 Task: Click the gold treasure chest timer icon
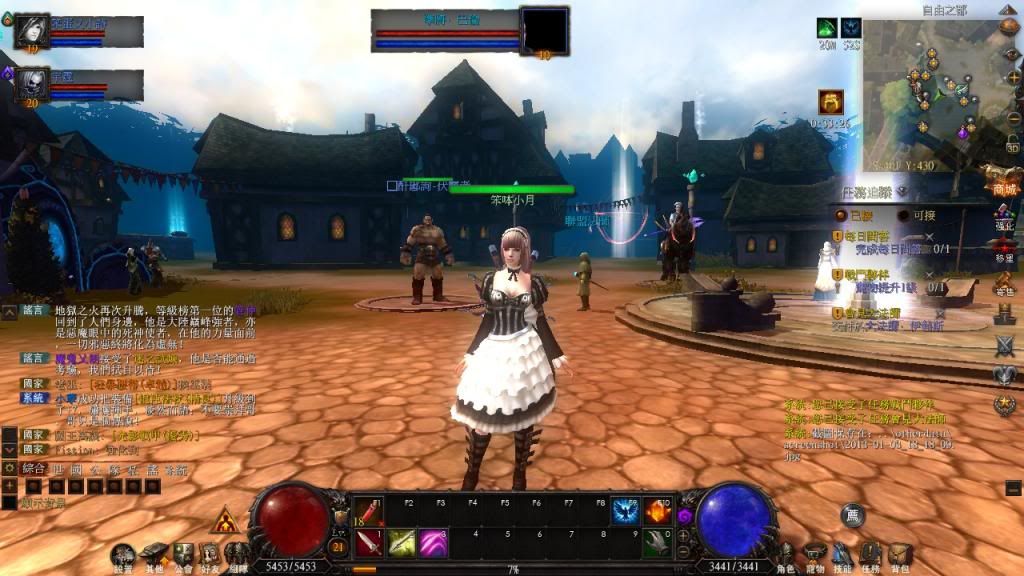831,102
